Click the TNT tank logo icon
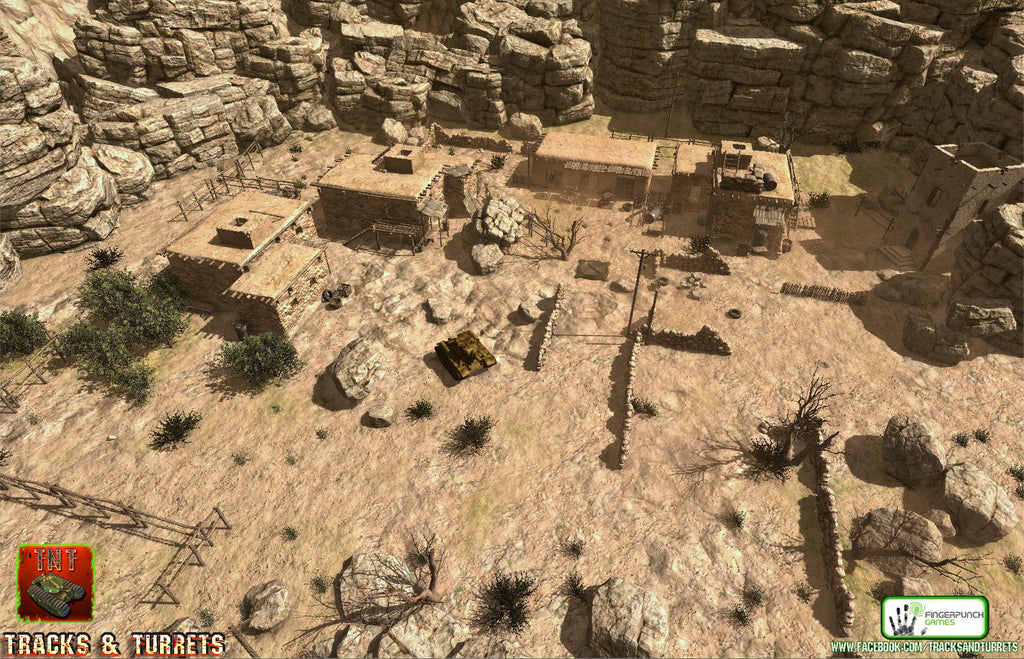 [x=55, y=584]
